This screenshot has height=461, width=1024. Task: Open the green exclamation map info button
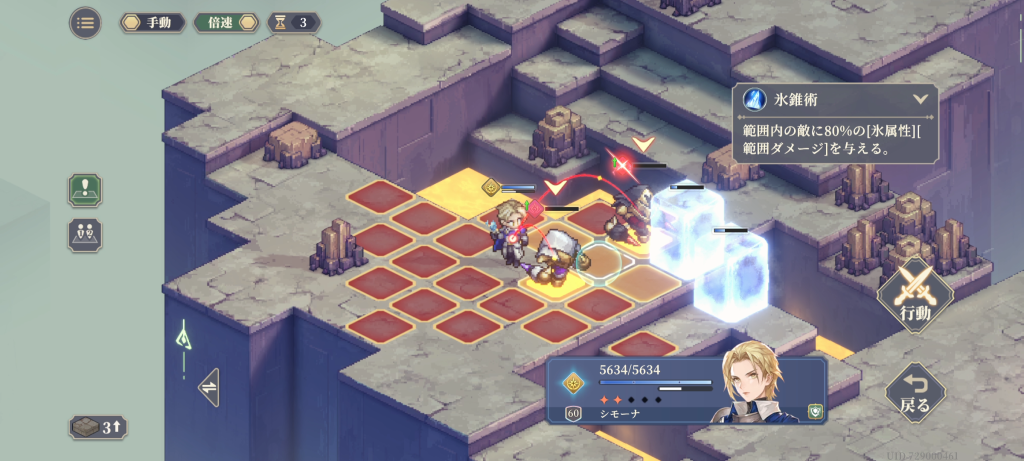[x=85, y=189]
